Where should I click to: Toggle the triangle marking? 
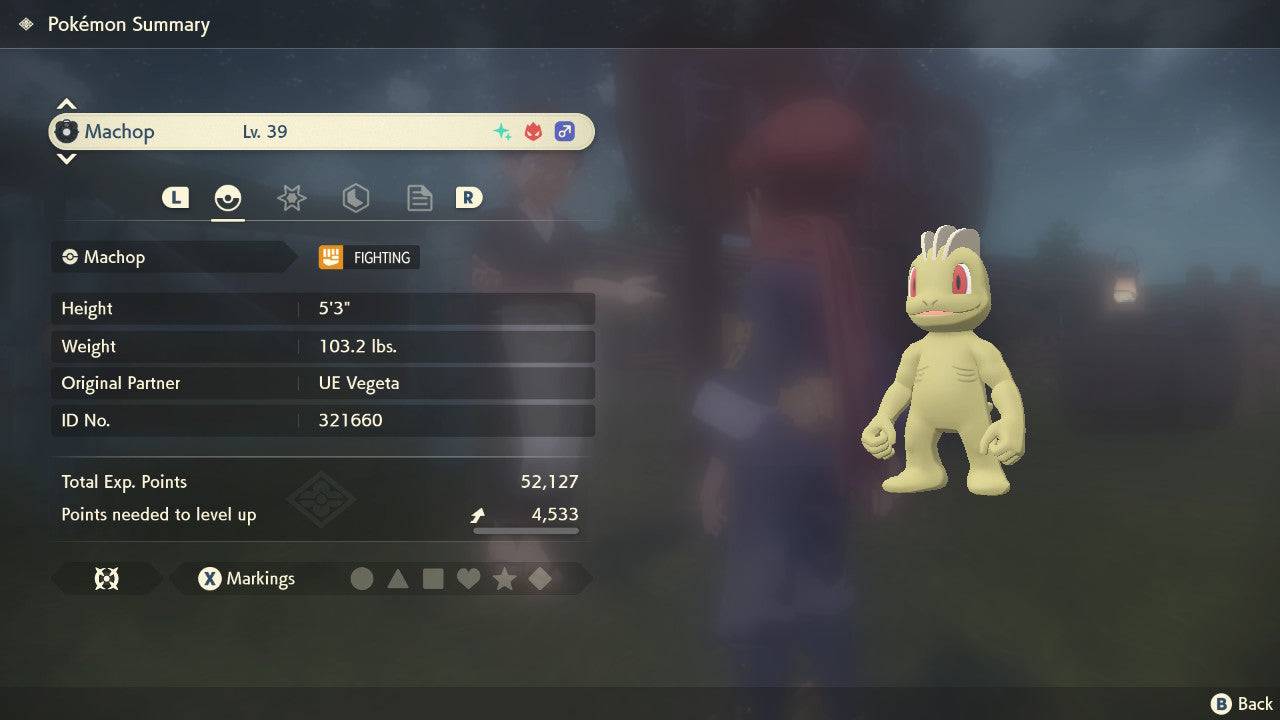(398, 578)
